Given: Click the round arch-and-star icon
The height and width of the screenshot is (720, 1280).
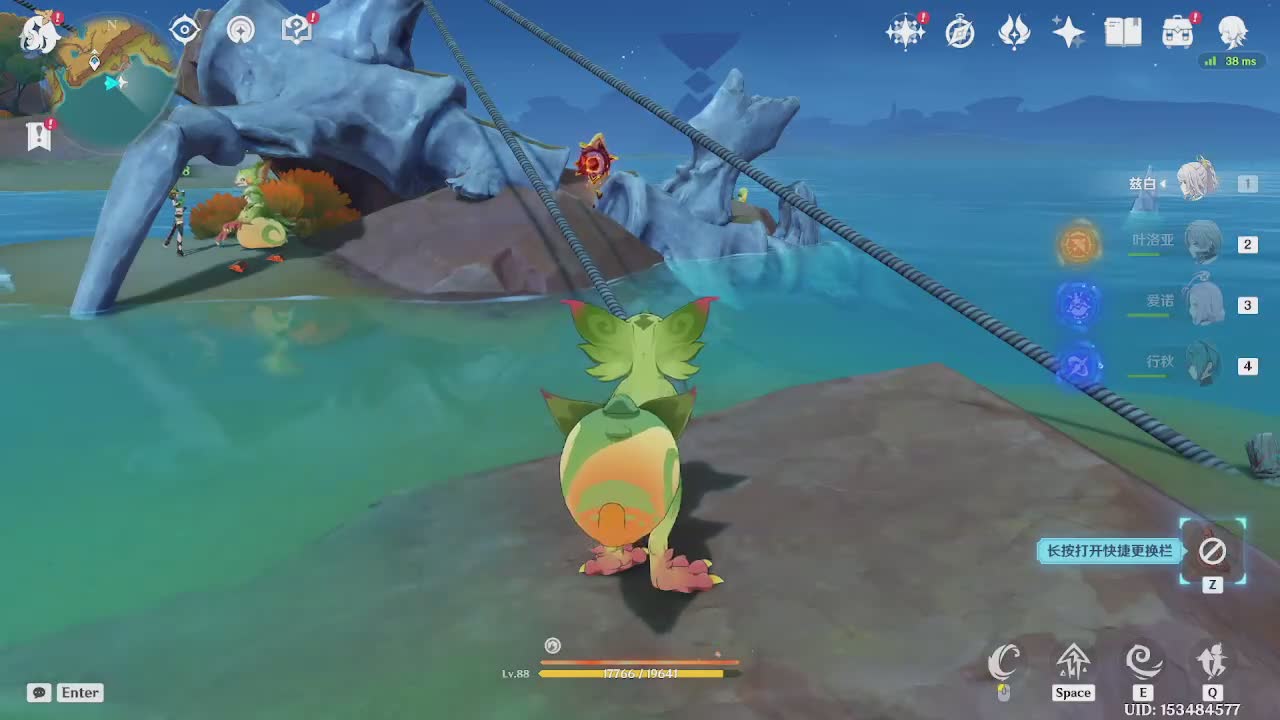Looking at the screenshot, I should click(241, 30).
